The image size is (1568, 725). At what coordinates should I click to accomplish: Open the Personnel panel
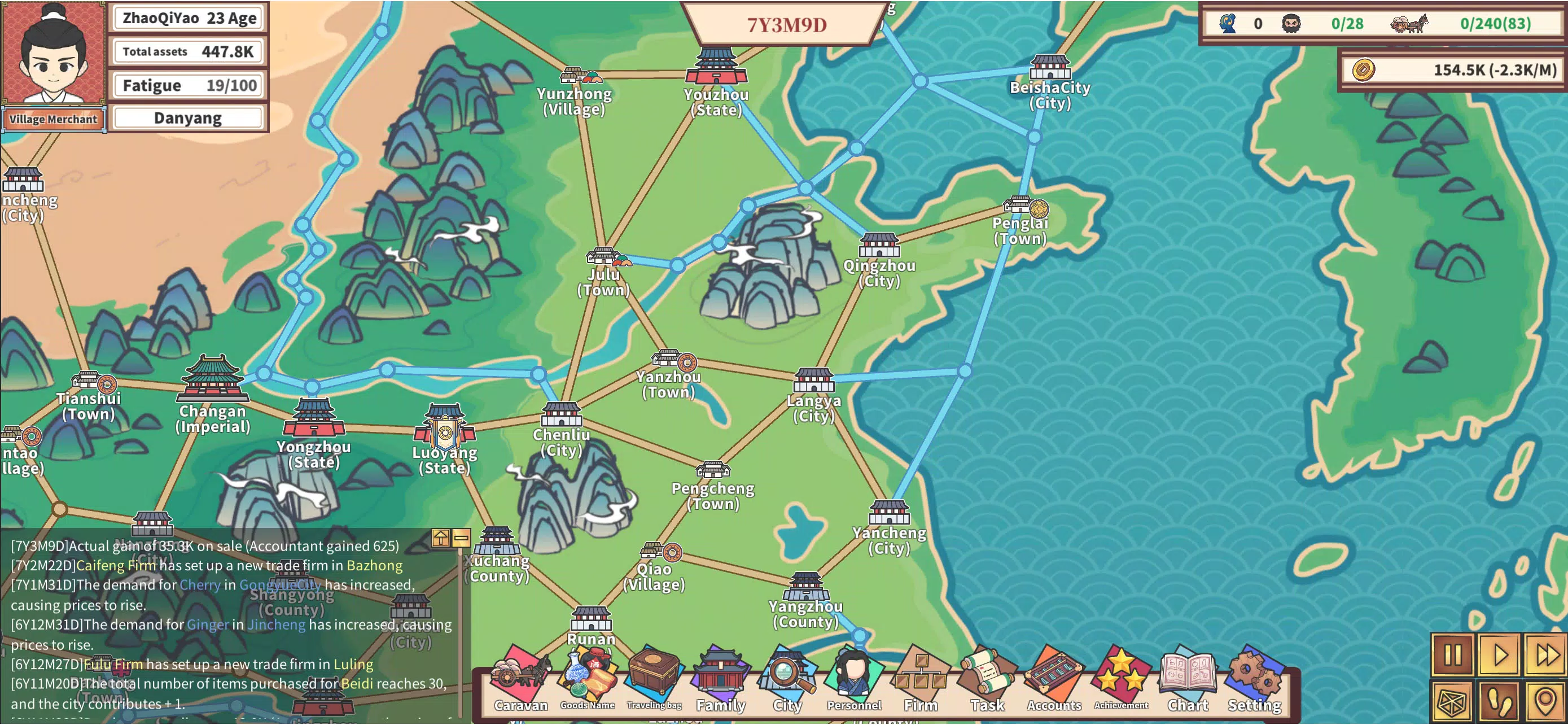tap(853, 676)
